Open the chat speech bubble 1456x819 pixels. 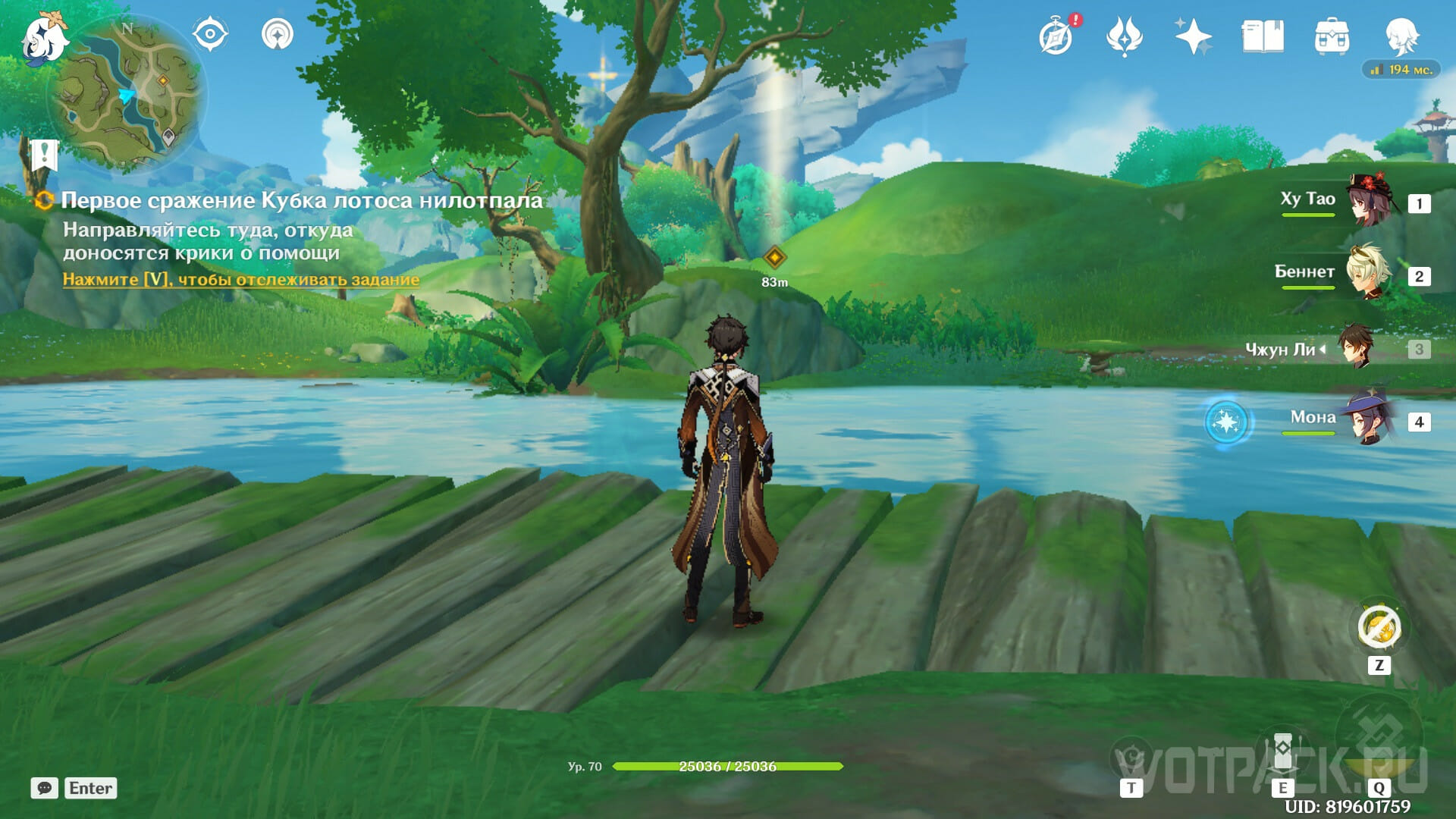point(44,788)
